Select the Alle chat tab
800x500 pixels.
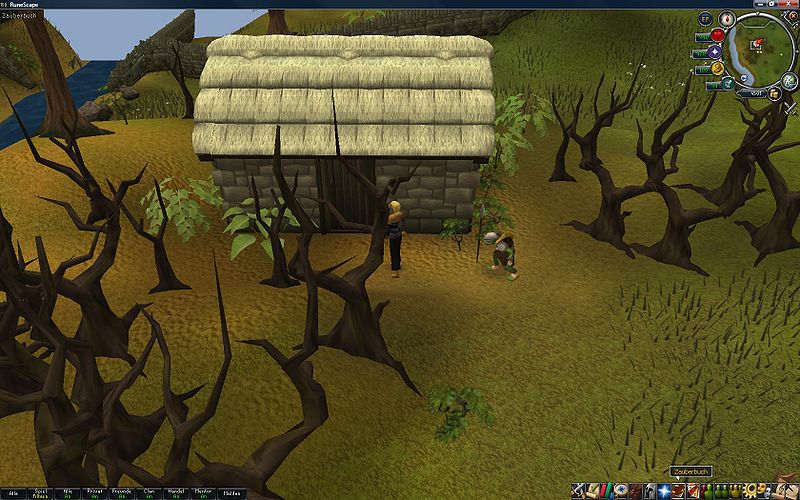[13, 492]
